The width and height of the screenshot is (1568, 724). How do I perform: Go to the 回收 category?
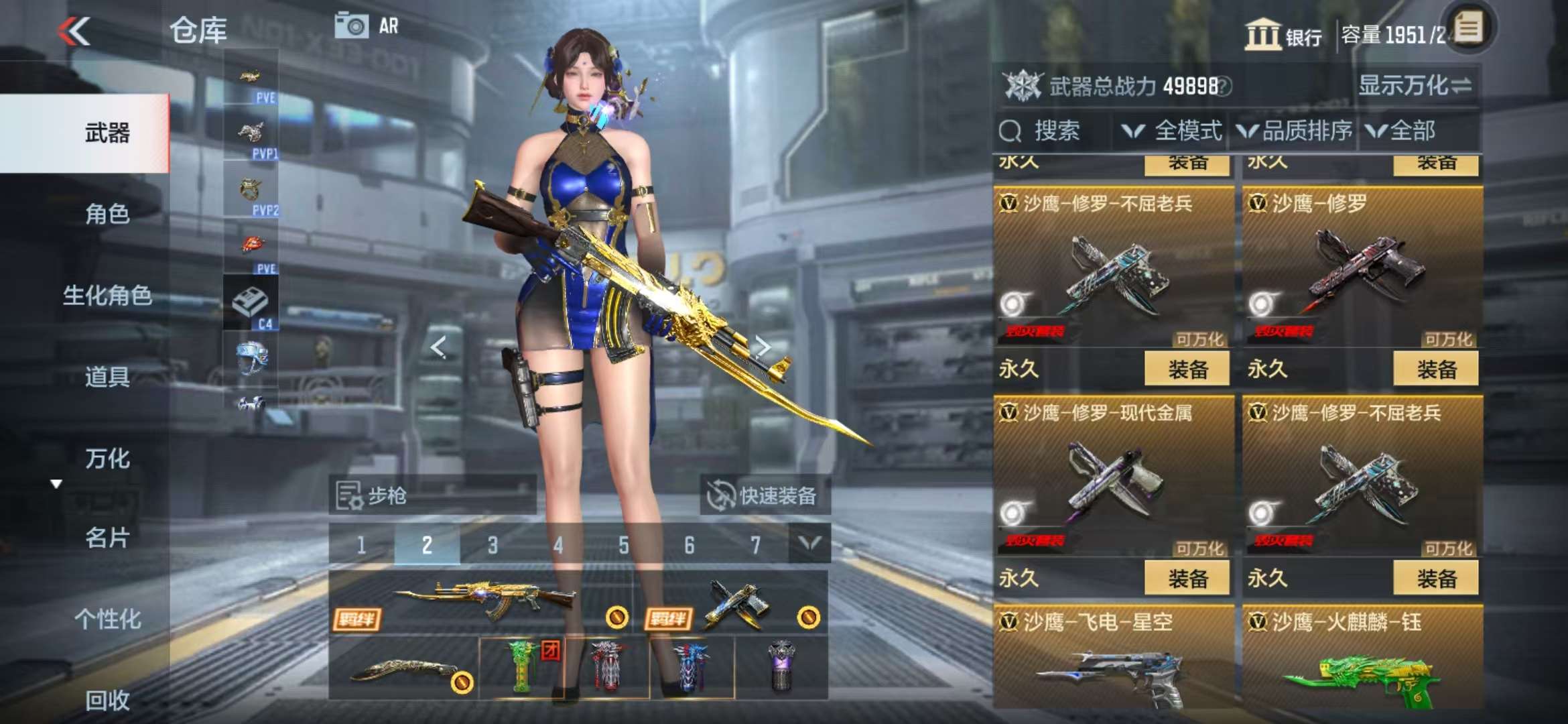107,700
